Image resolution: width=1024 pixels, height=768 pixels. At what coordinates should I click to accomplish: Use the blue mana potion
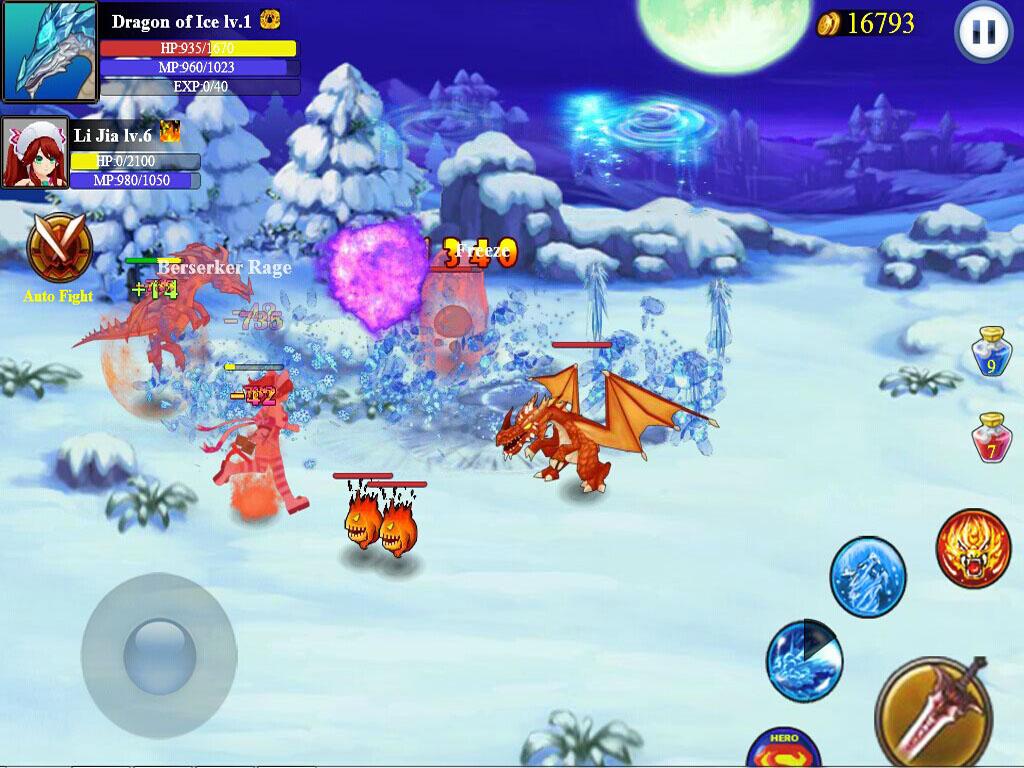pos(992,354)
